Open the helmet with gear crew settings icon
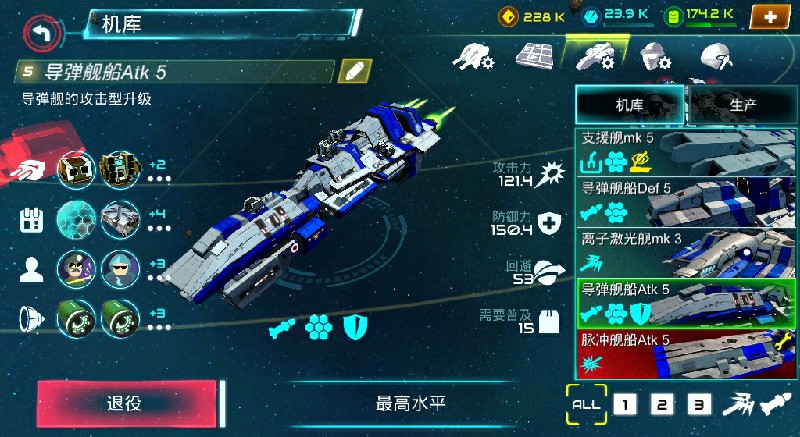The height and width of the screenshot is (437, 800). click(654, 56)
